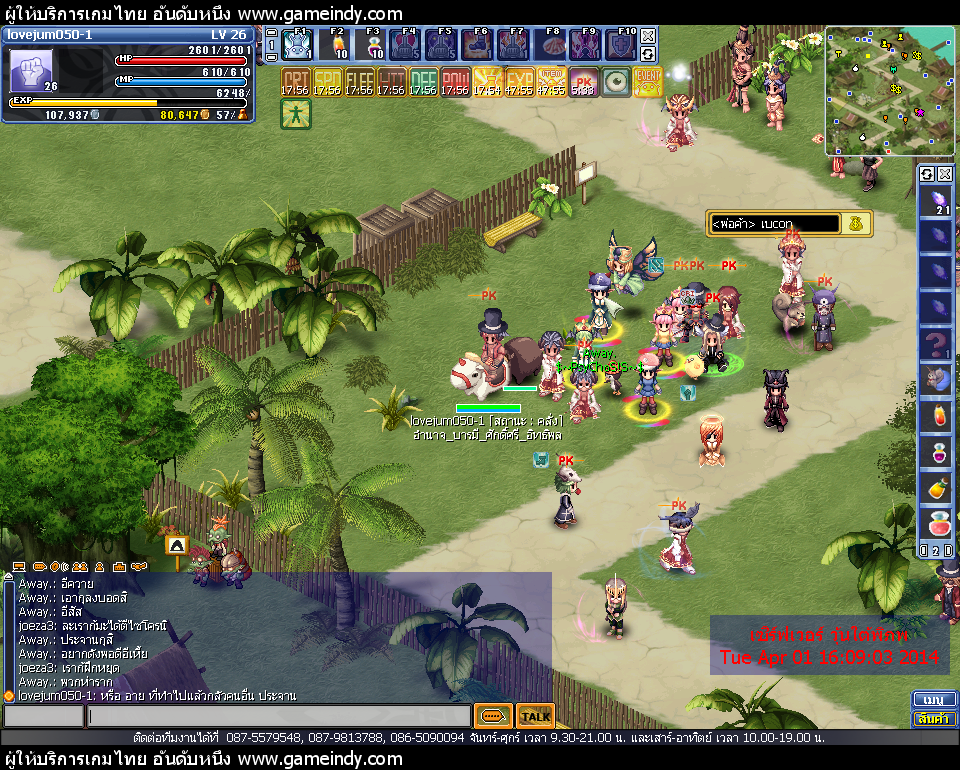Close the side item bar
Image resolution: width=960 pixels, height=770 pixels.
point(944,174)
